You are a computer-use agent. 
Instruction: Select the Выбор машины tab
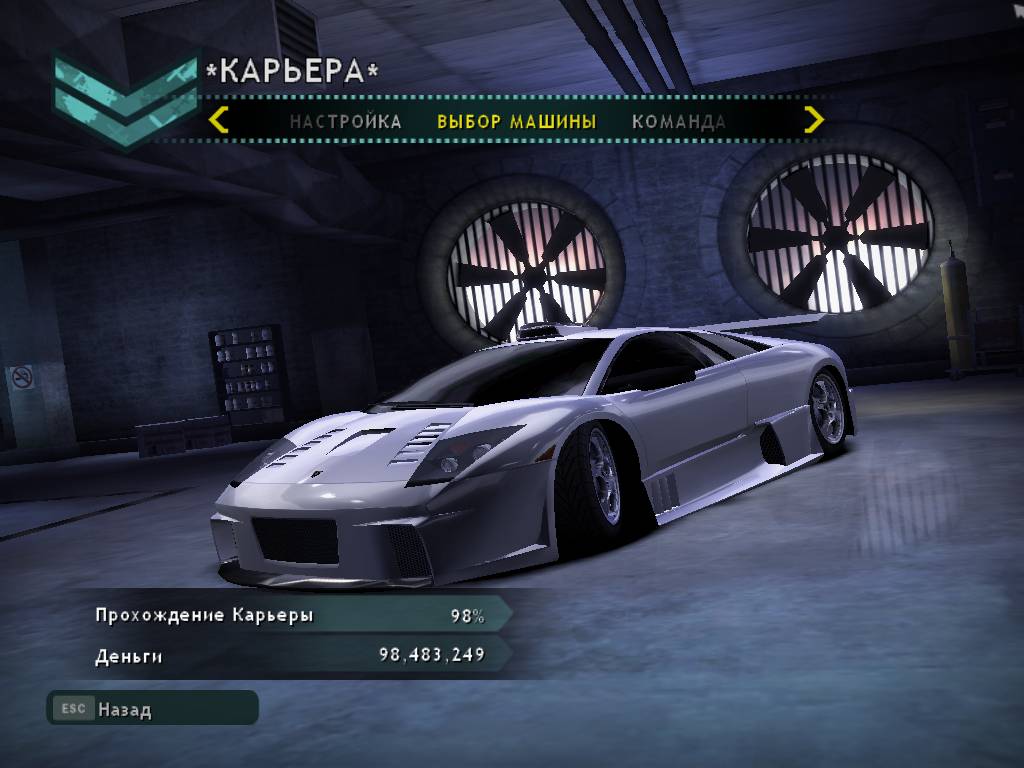point(516,122)
